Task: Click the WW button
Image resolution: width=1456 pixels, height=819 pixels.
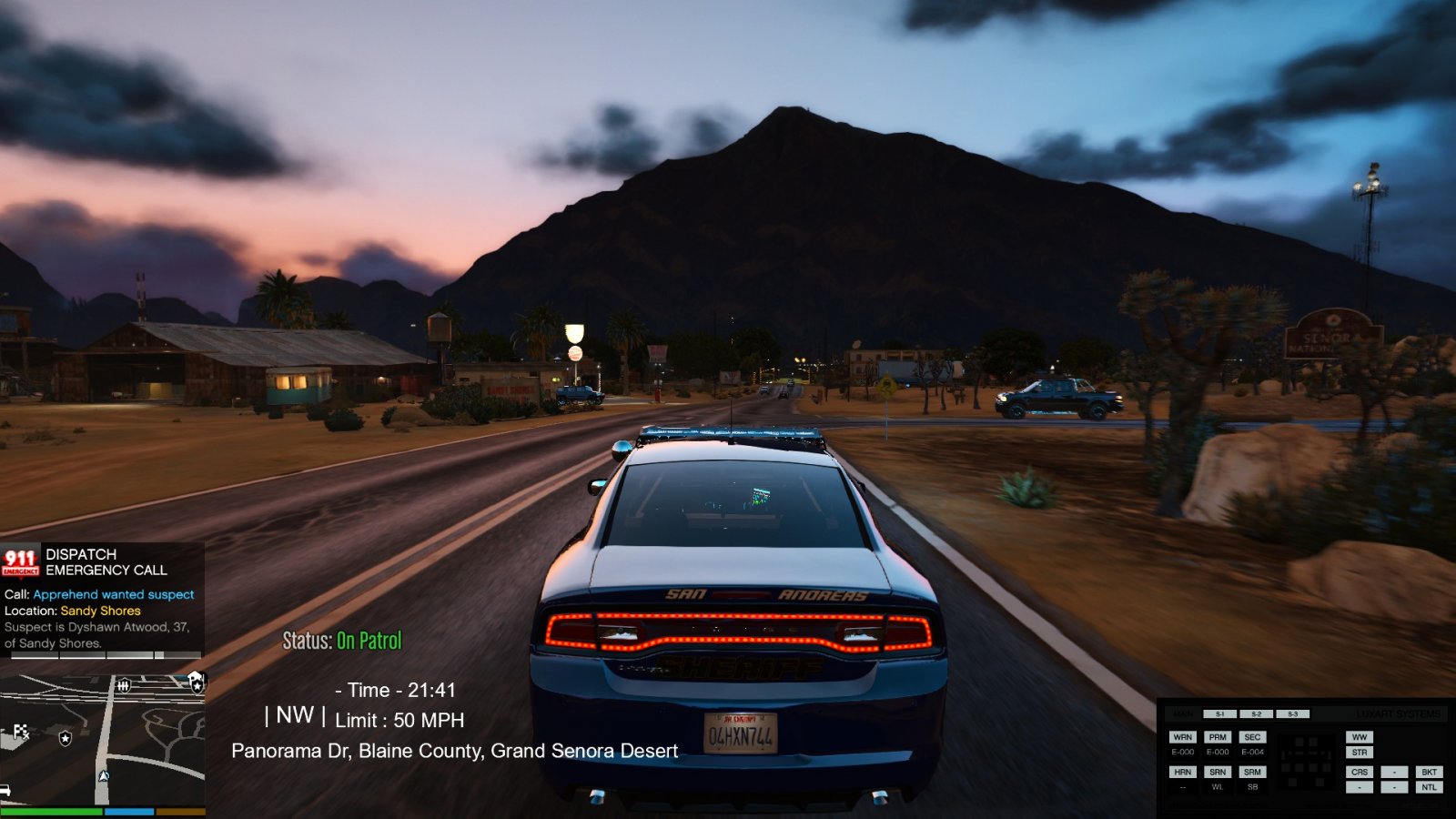Action: click(1359, 737)
